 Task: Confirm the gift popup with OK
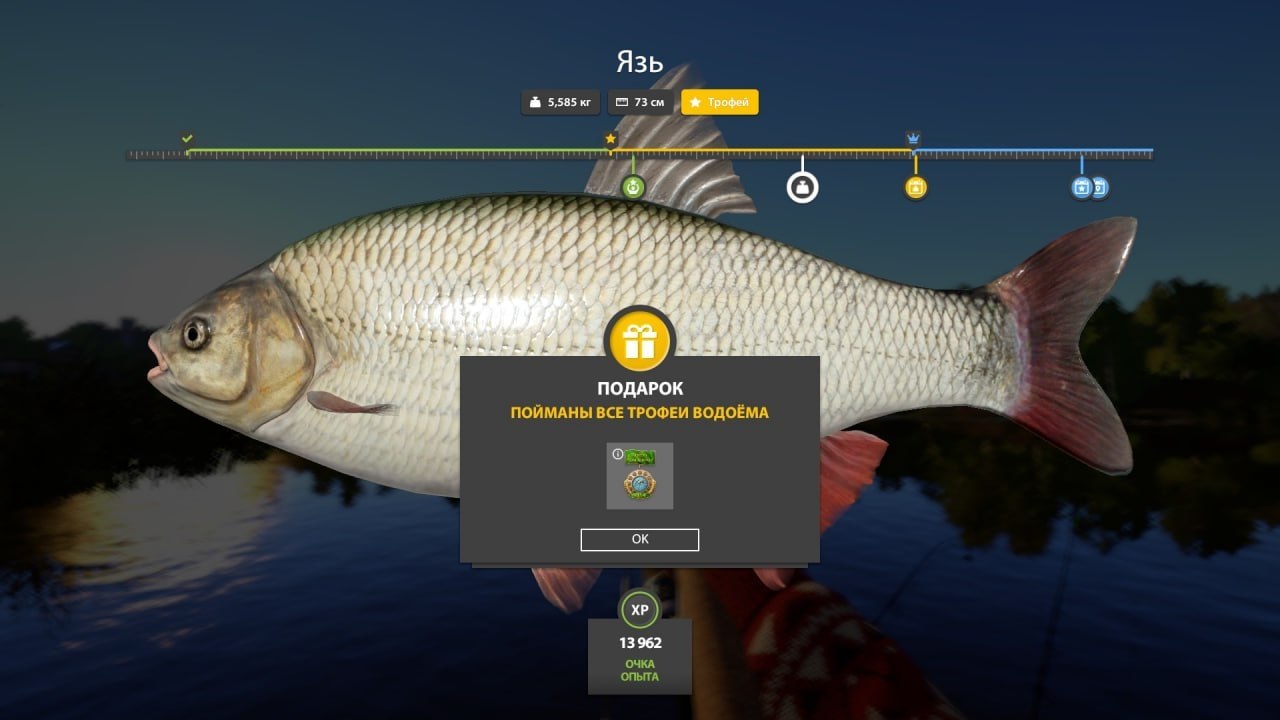[x=640, y=540]
